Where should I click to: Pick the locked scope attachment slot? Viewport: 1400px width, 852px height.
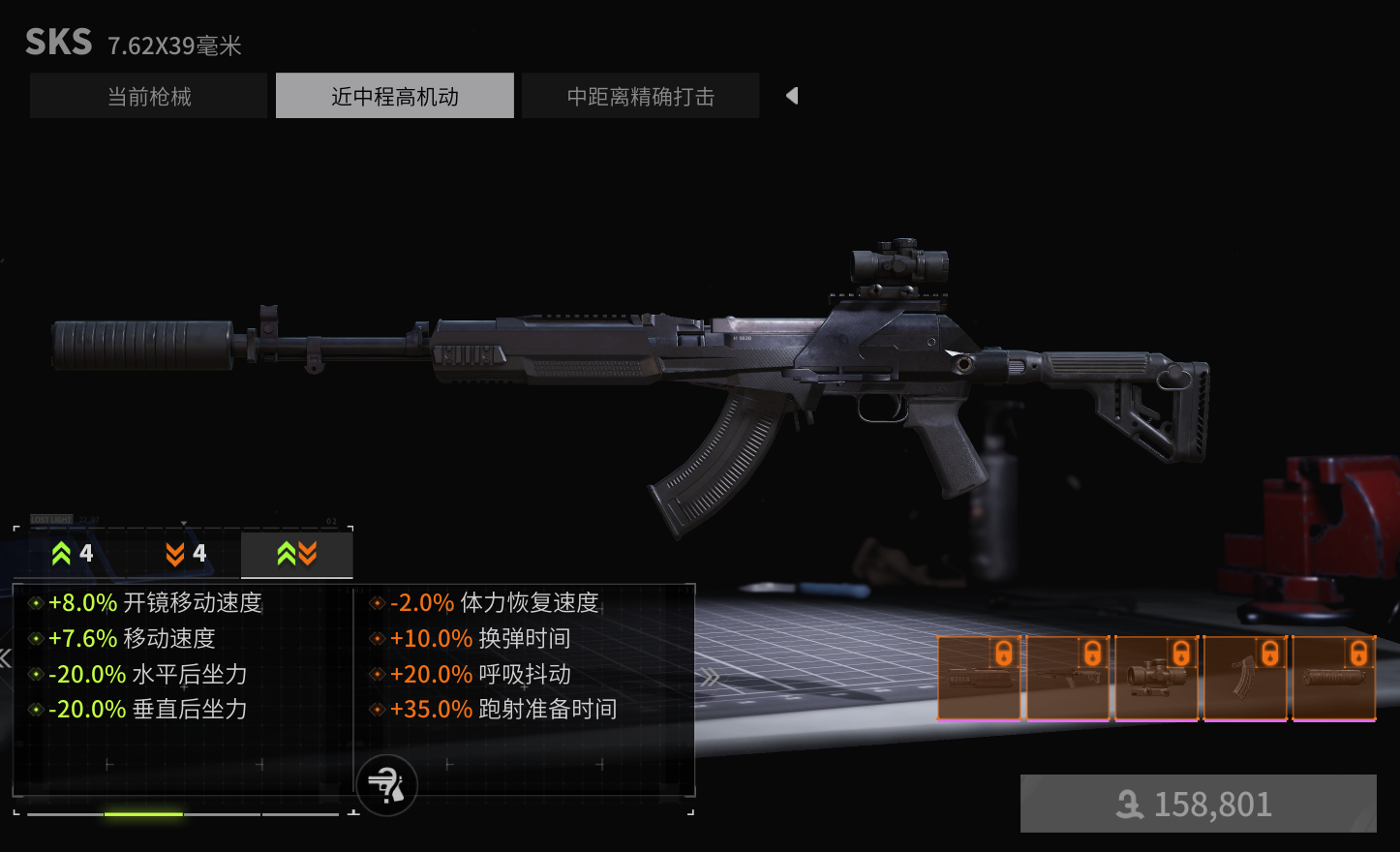click(1156, 678)
